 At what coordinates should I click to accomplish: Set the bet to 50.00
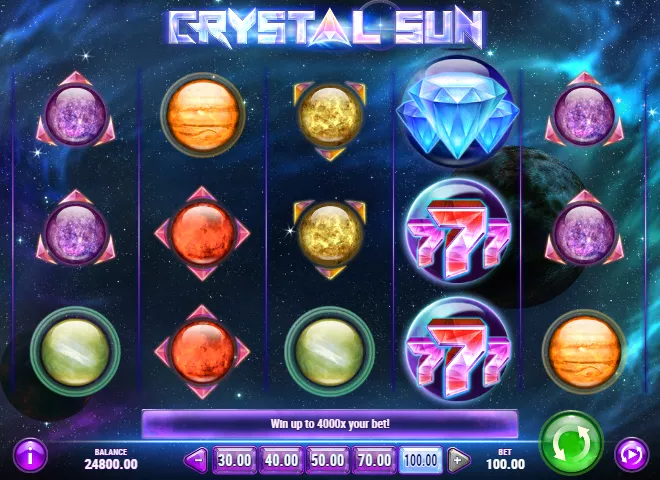point(326,461)
